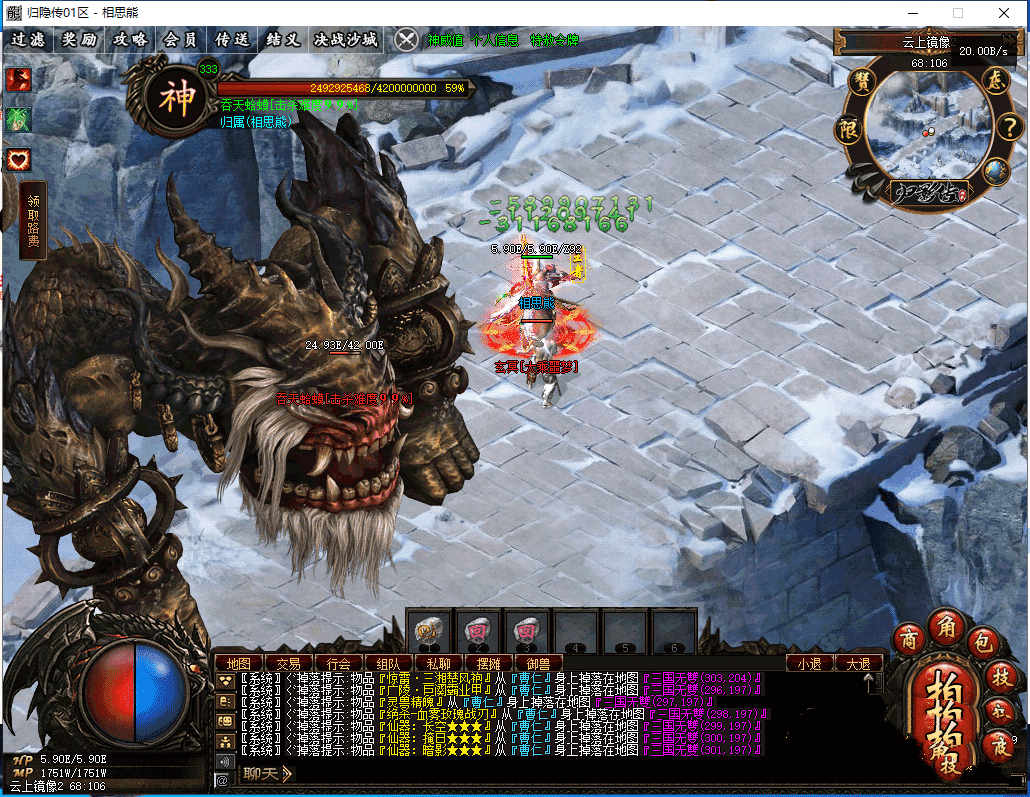Select the 组队 team tab

click(388, 663)
